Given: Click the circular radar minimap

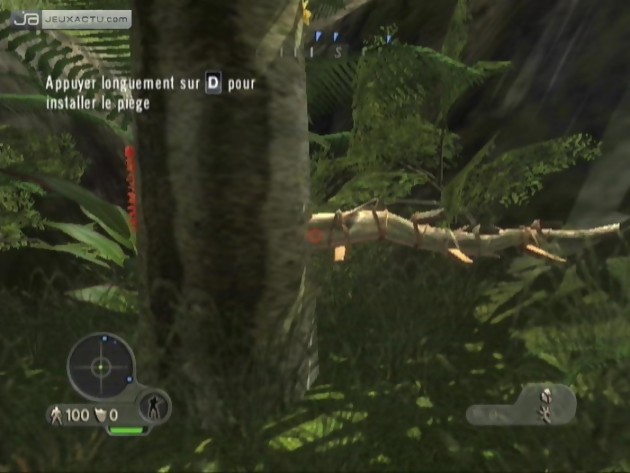Looking at the screenshot, I should click(x=100, y=366).
